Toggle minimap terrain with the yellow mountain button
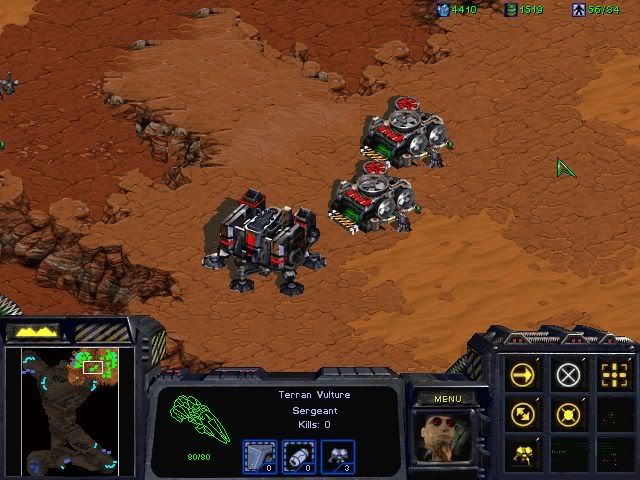 33,331
